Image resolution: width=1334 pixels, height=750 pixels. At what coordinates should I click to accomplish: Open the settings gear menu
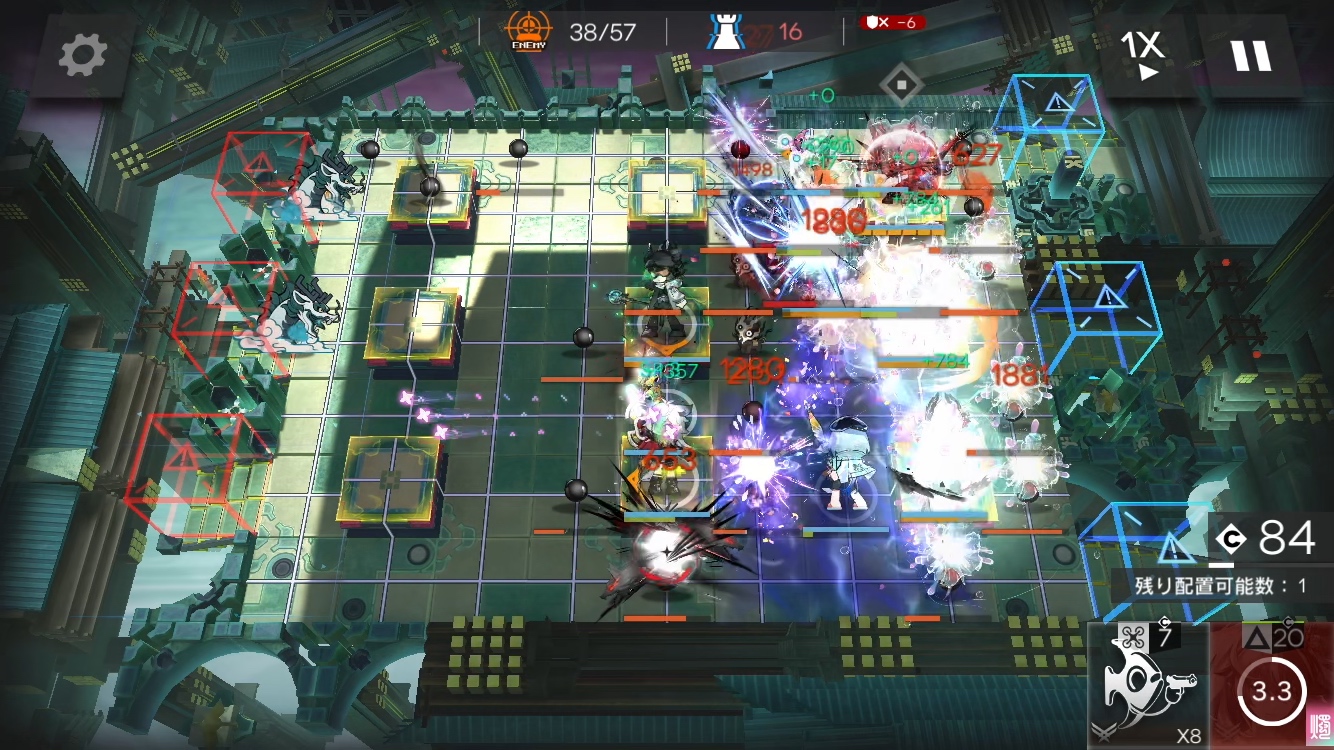(82, 56)
